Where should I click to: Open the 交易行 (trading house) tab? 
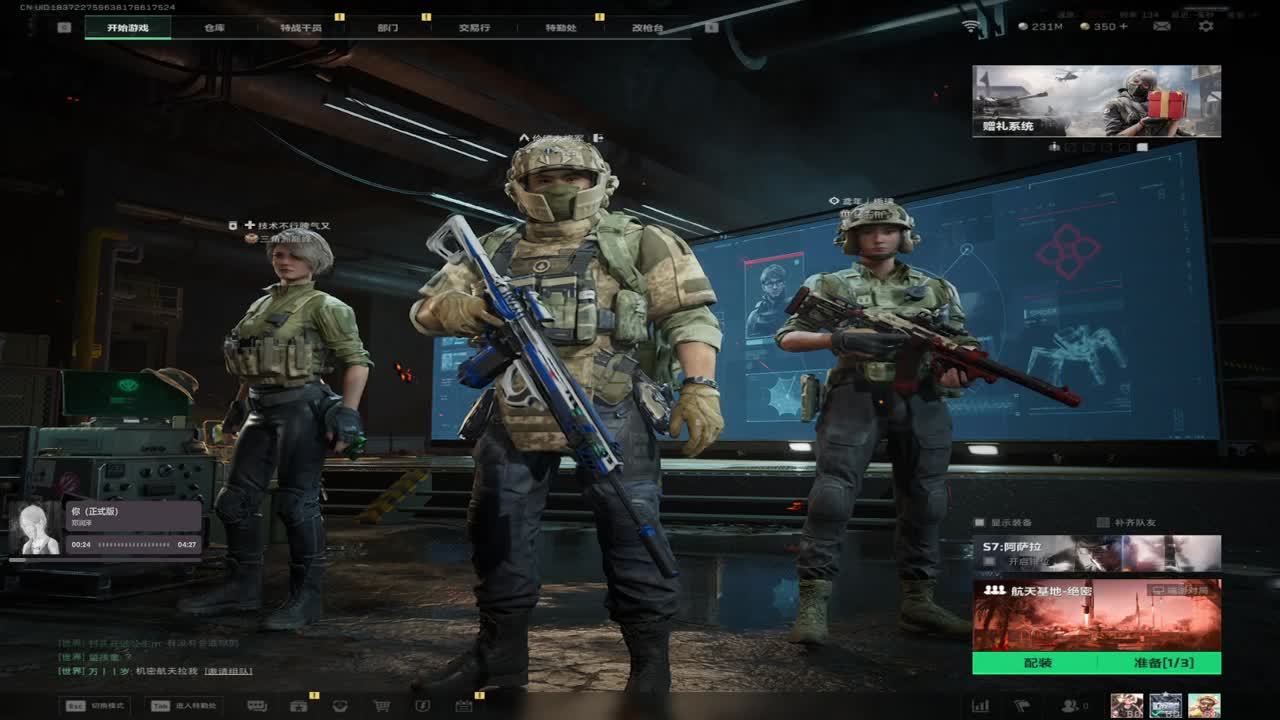[x=474, y=28]
